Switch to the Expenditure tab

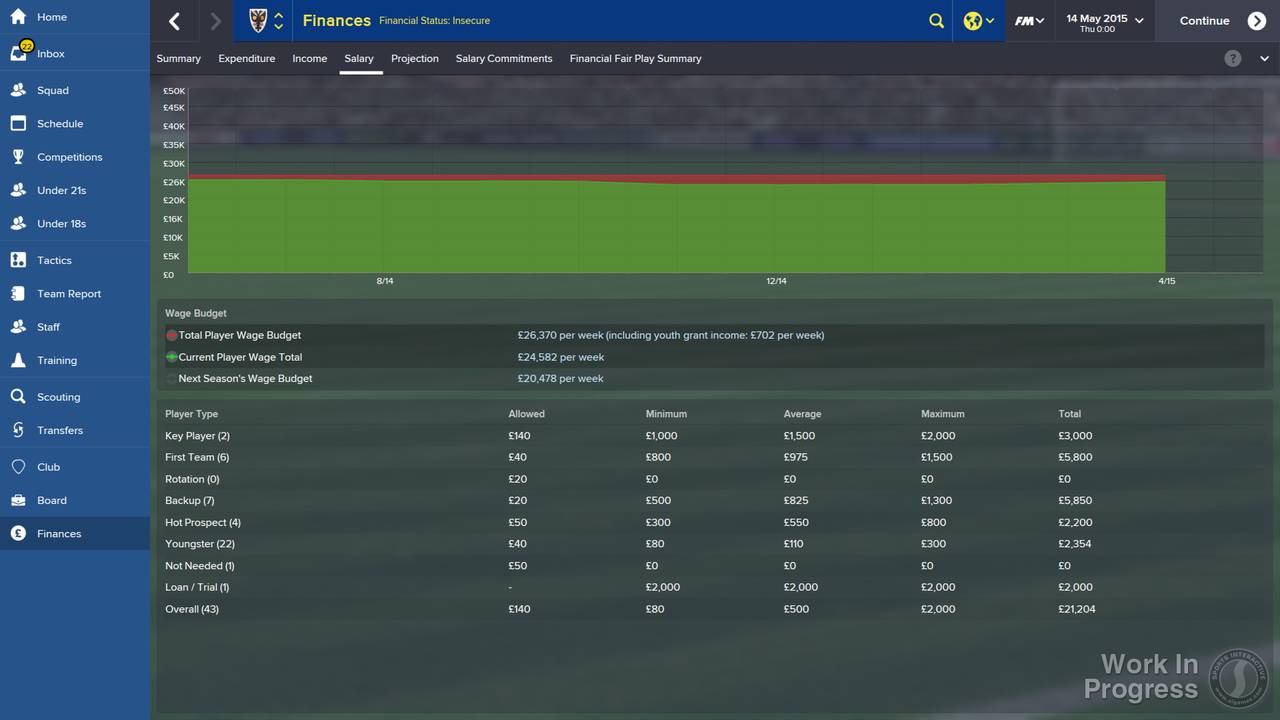coord(247,58)
